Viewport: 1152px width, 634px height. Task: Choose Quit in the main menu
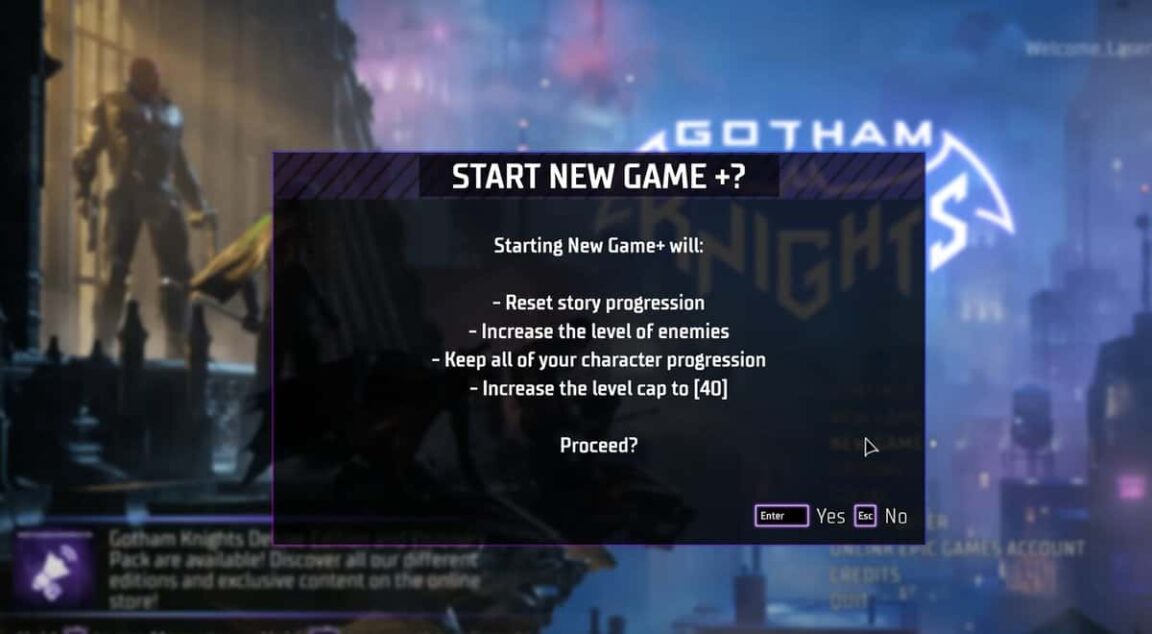(846, 599)
